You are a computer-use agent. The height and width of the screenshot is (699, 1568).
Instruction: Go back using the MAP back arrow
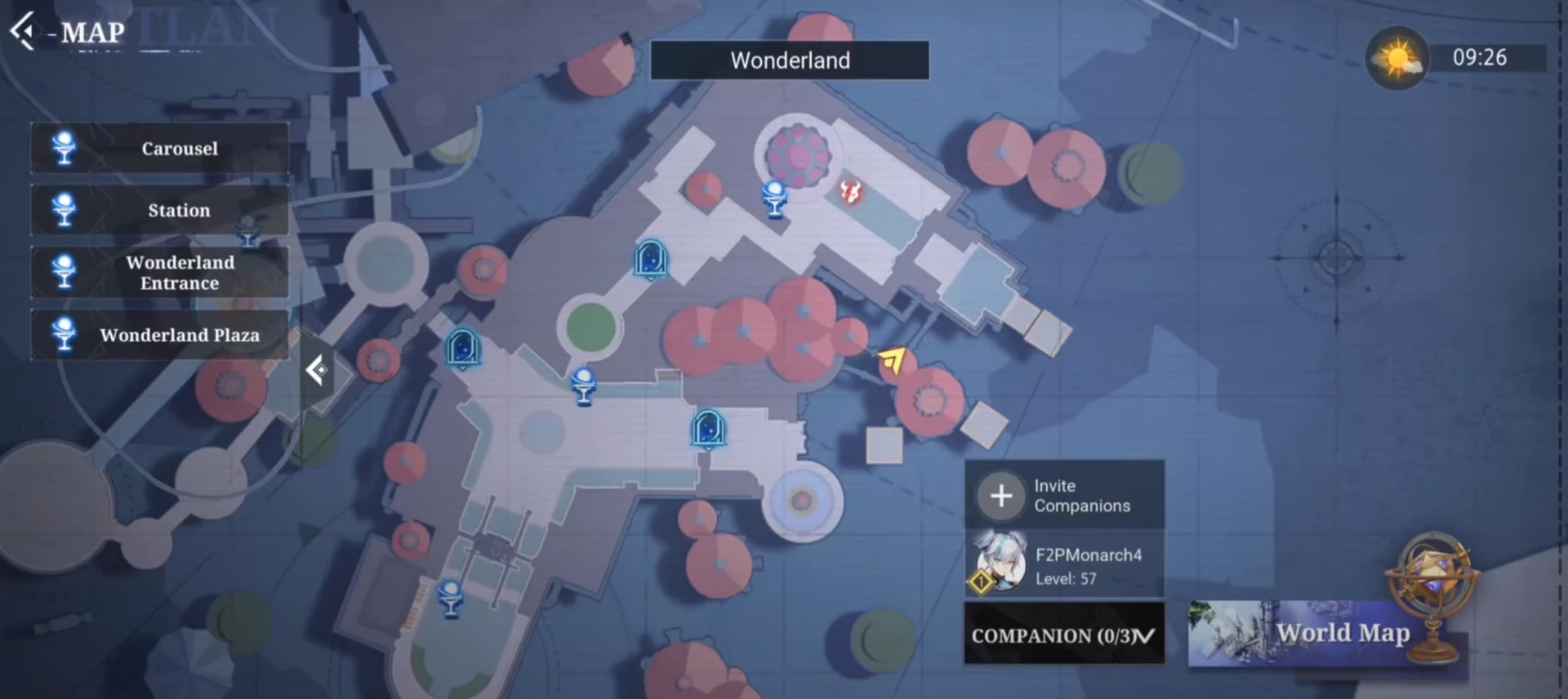coord(23,31)
